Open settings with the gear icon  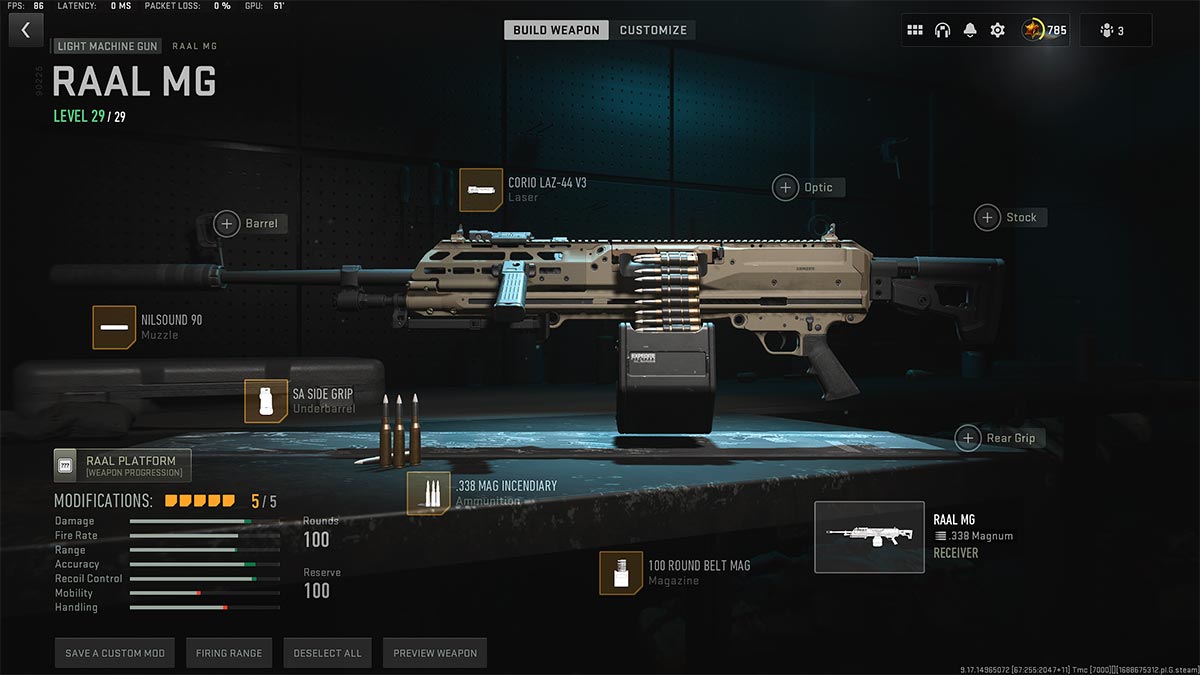[x=997, y=30]
